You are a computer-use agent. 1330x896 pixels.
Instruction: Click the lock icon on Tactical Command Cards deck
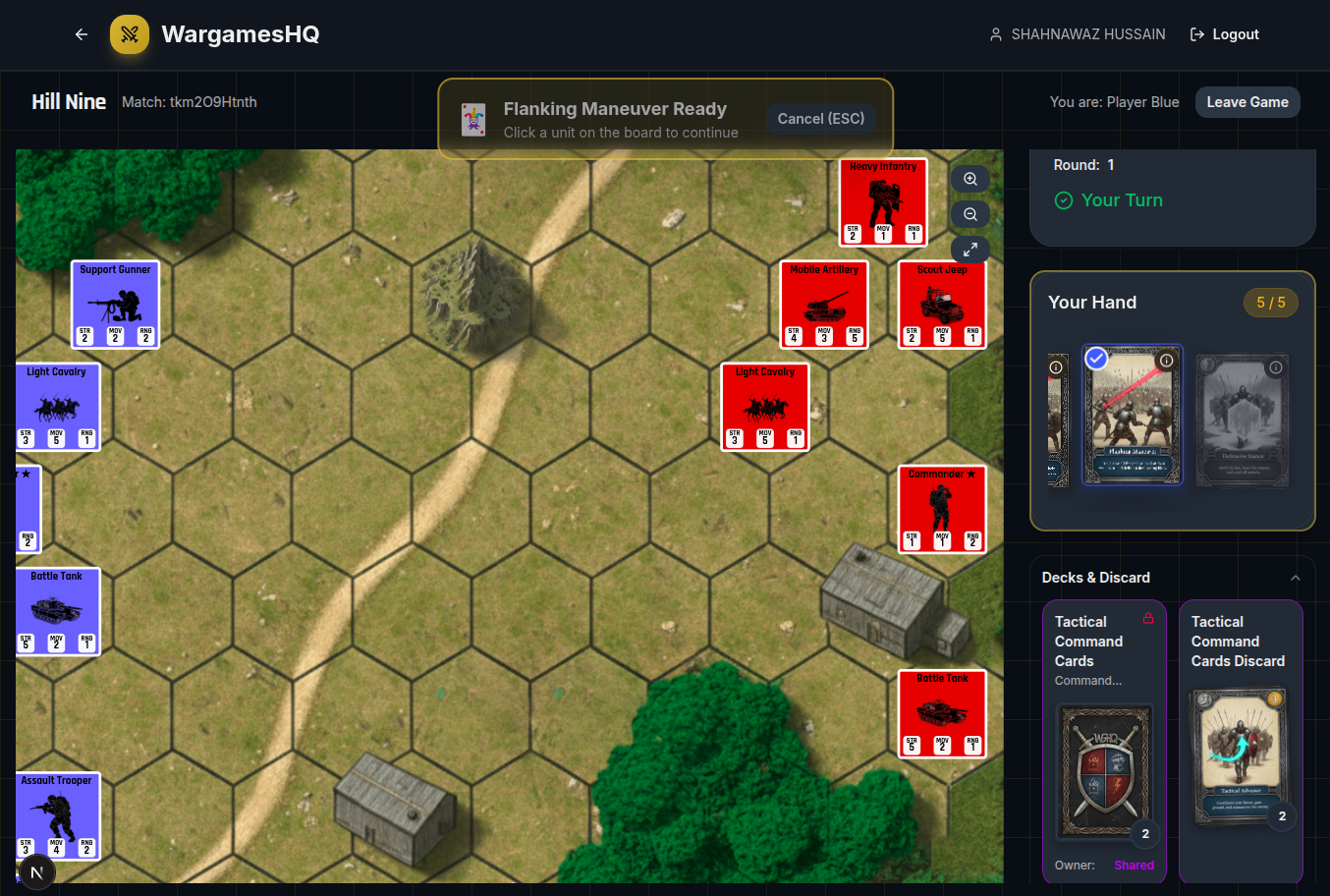pyautogui.click(x=1148, y=618)
